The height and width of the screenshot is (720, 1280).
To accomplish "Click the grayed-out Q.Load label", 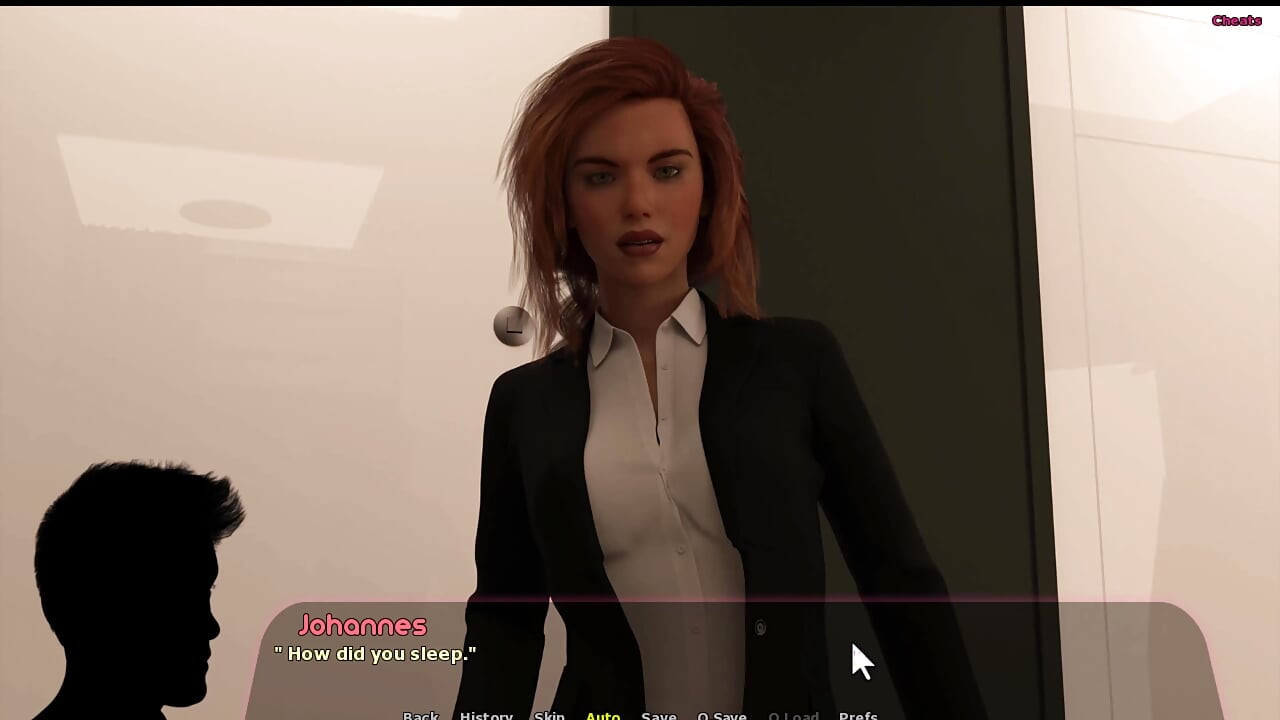I will click(x=794, y=715).
